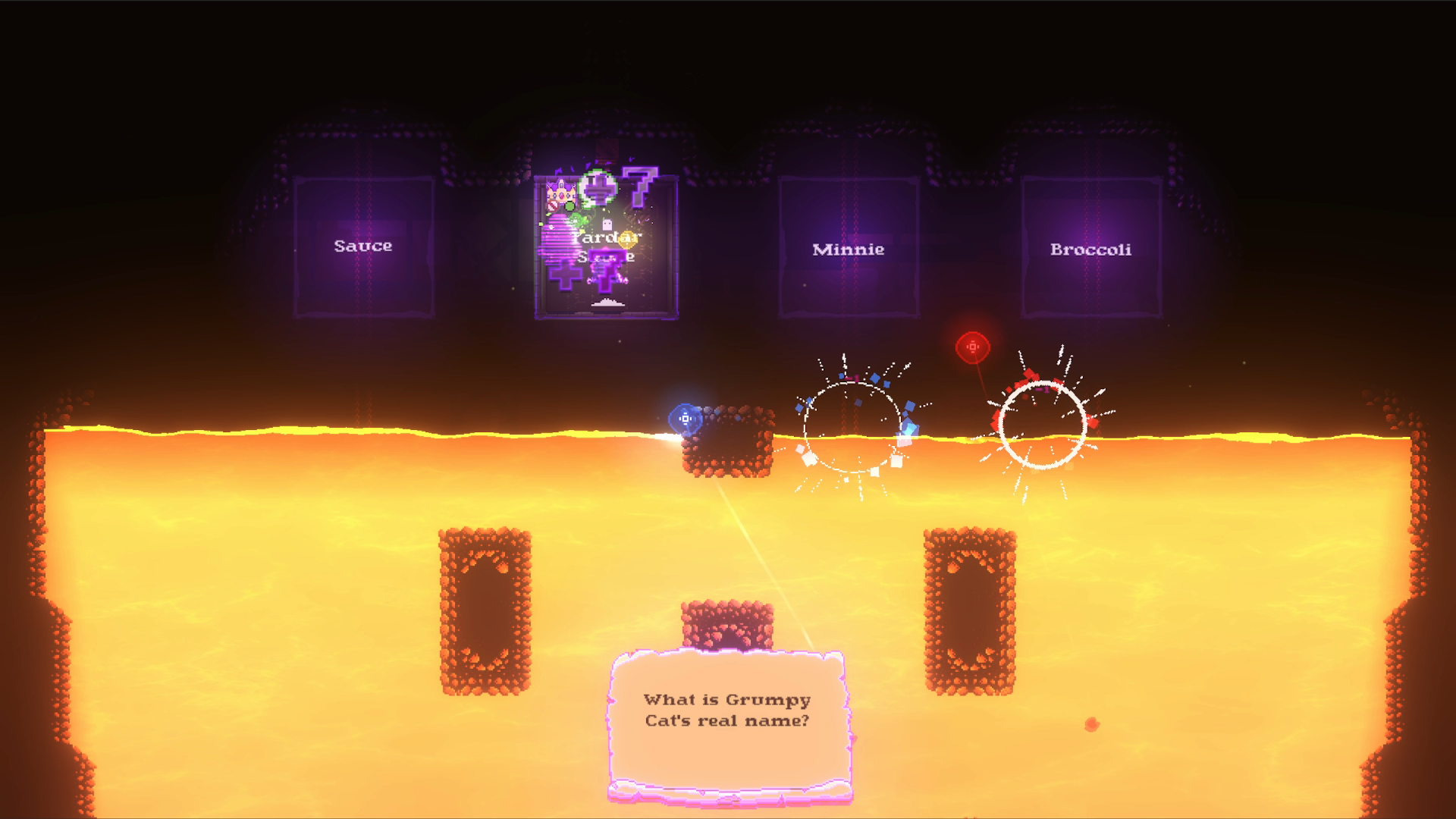This screenshot has height=819, width=1456.
Task: Click the green goblin face sprite on the panel
Action: (x=577, y=219)
